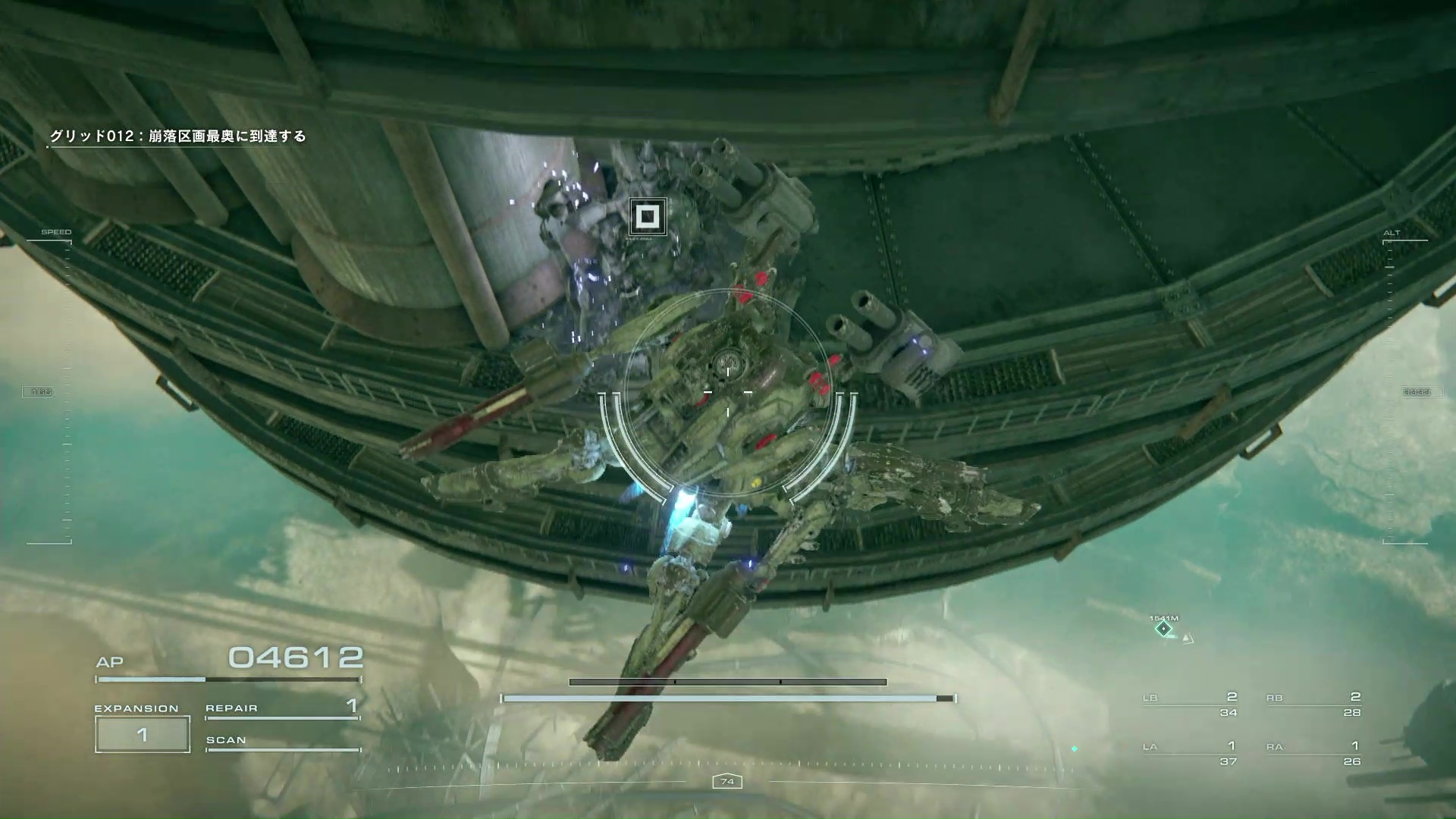The height and width of the screenshot is (819, 1456).
Task: Click the diamond waypoint marker showing 1541M
Action: click(x=1163, y=629)
